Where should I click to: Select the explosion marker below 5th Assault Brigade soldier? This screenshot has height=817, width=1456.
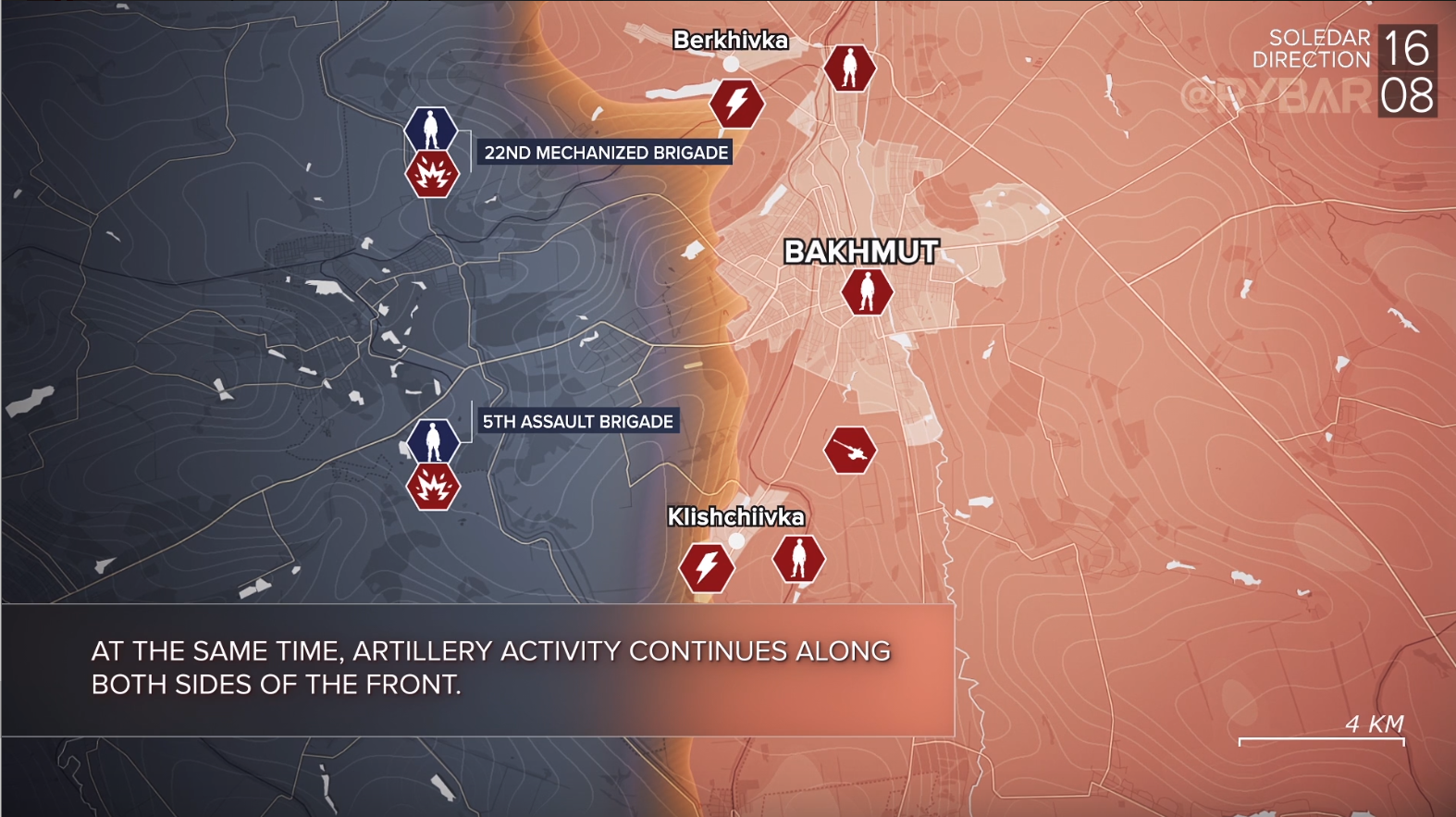pos(433,486)
